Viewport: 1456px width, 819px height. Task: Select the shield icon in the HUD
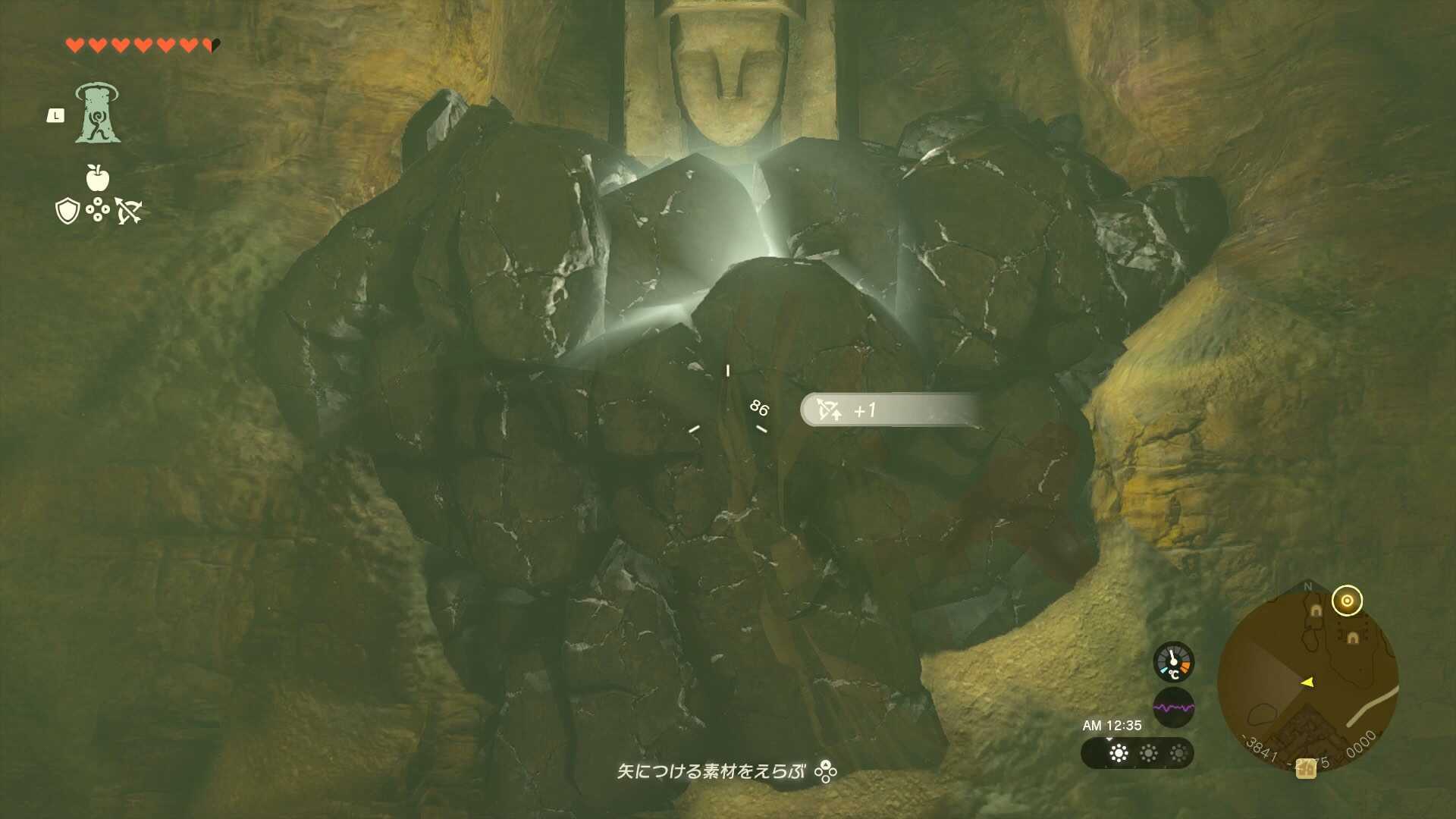coord(67,212)
